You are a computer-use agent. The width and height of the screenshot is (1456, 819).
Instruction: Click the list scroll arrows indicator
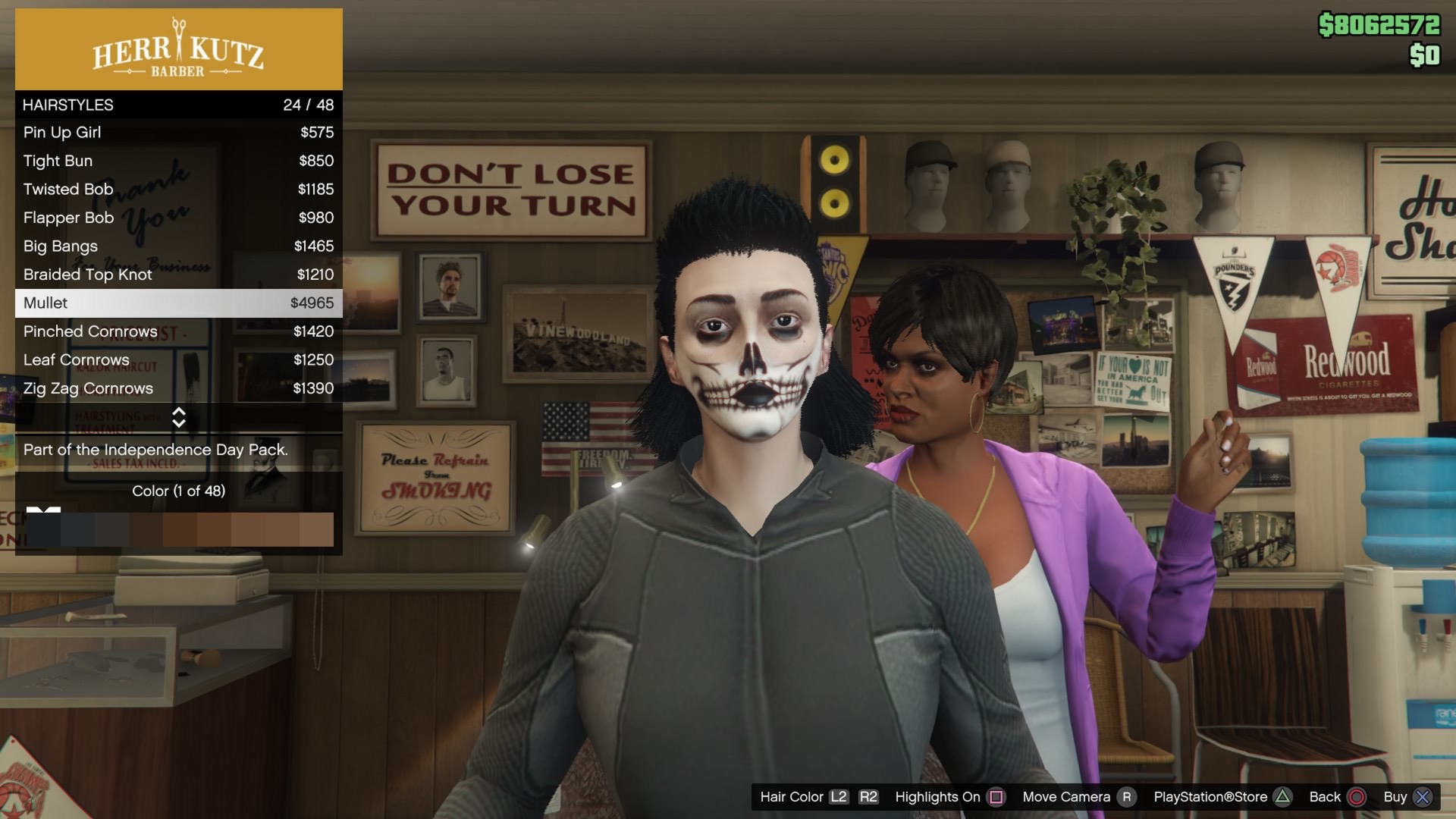(179, 417)
